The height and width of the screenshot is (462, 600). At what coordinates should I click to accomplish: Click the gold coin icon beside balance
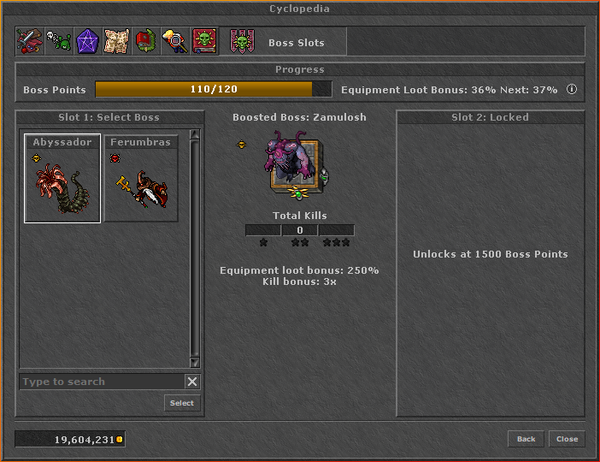tap(120, 439)
